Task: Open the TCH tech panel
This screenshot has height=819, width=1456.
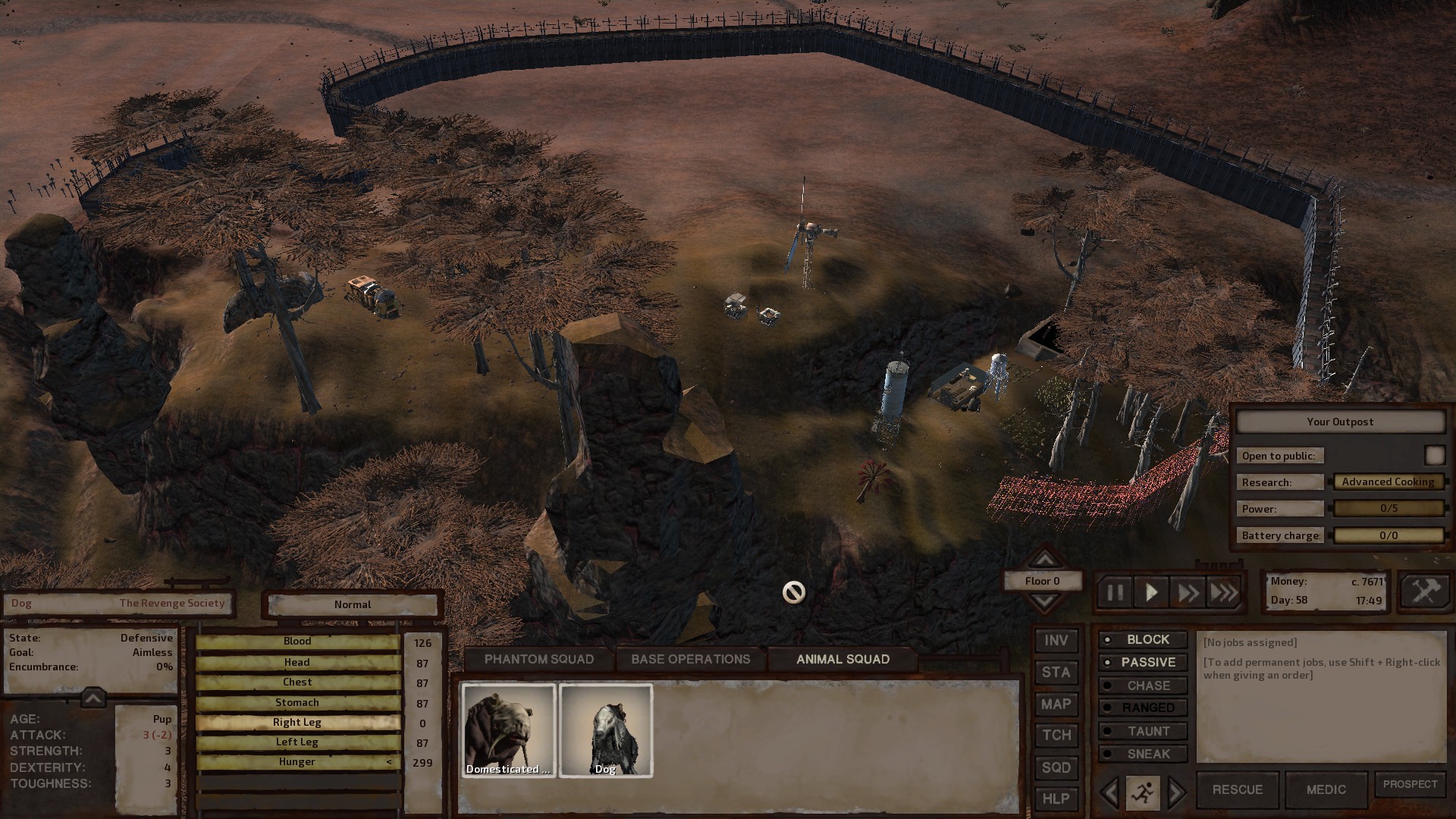Action: coord(1056,736)
